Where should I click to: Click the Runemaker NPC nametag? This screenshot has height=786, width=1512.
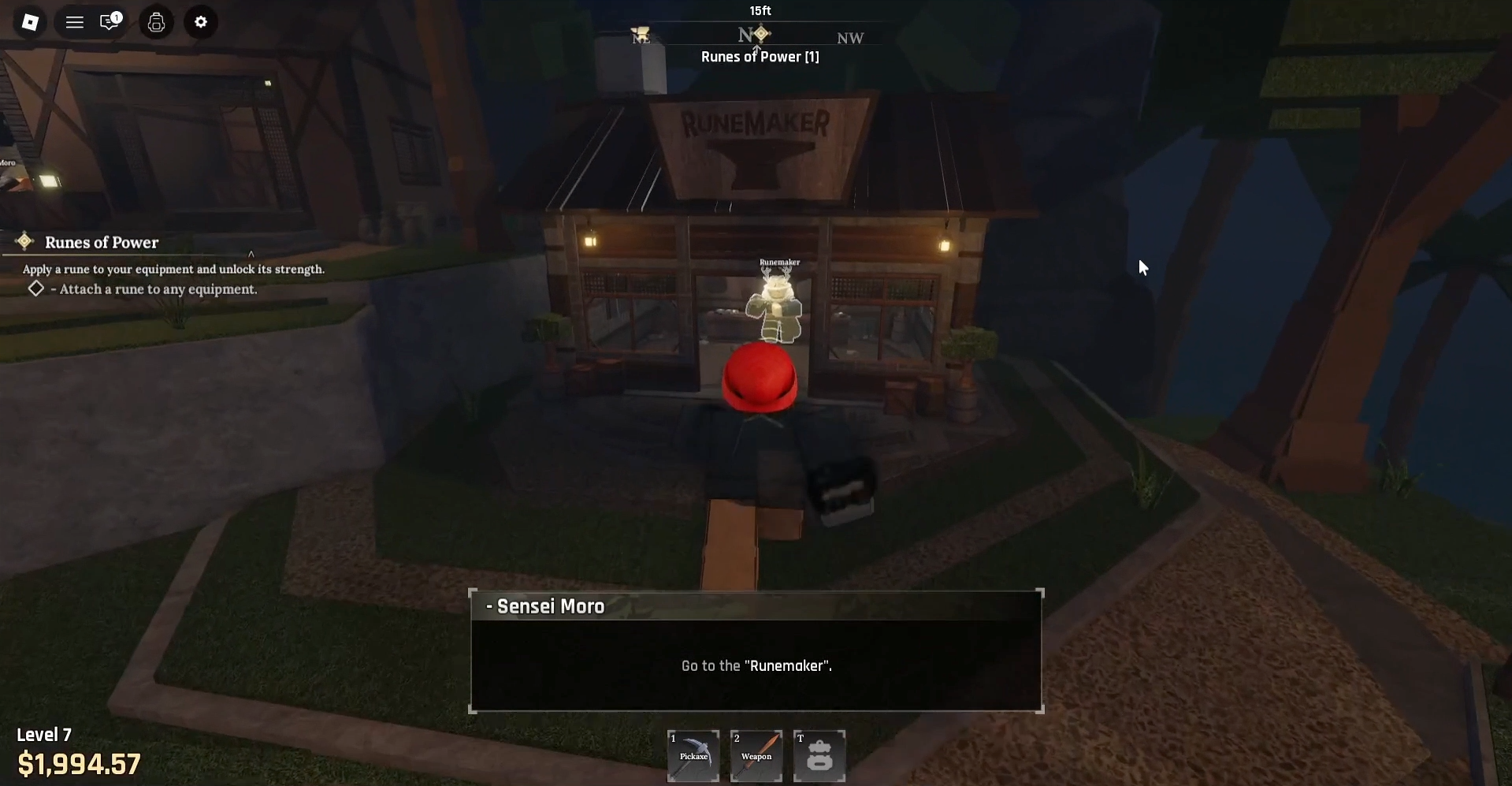tap(779, 261)
